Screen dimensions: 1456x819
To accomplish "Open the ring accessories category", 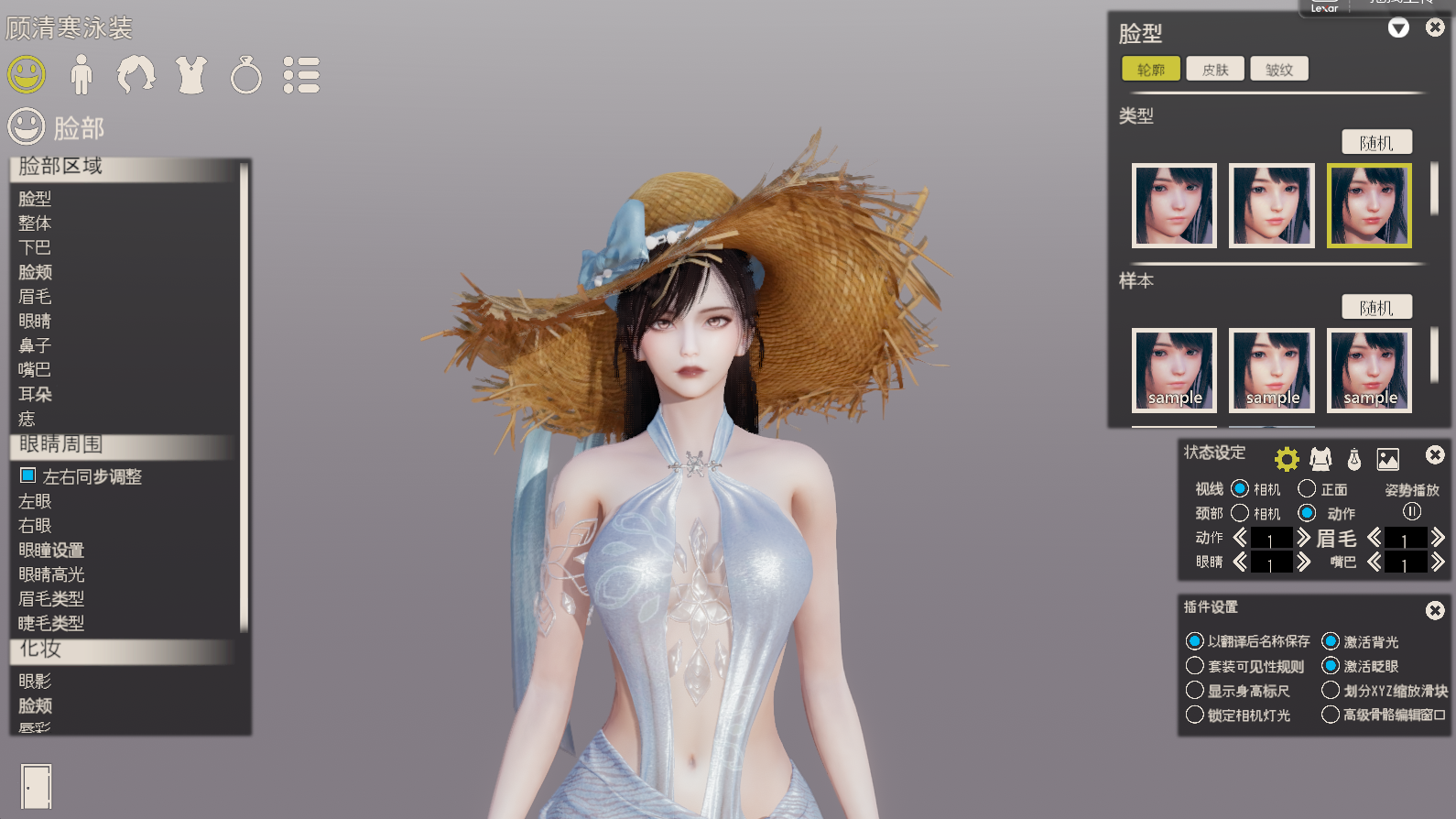I will point(245,75).
